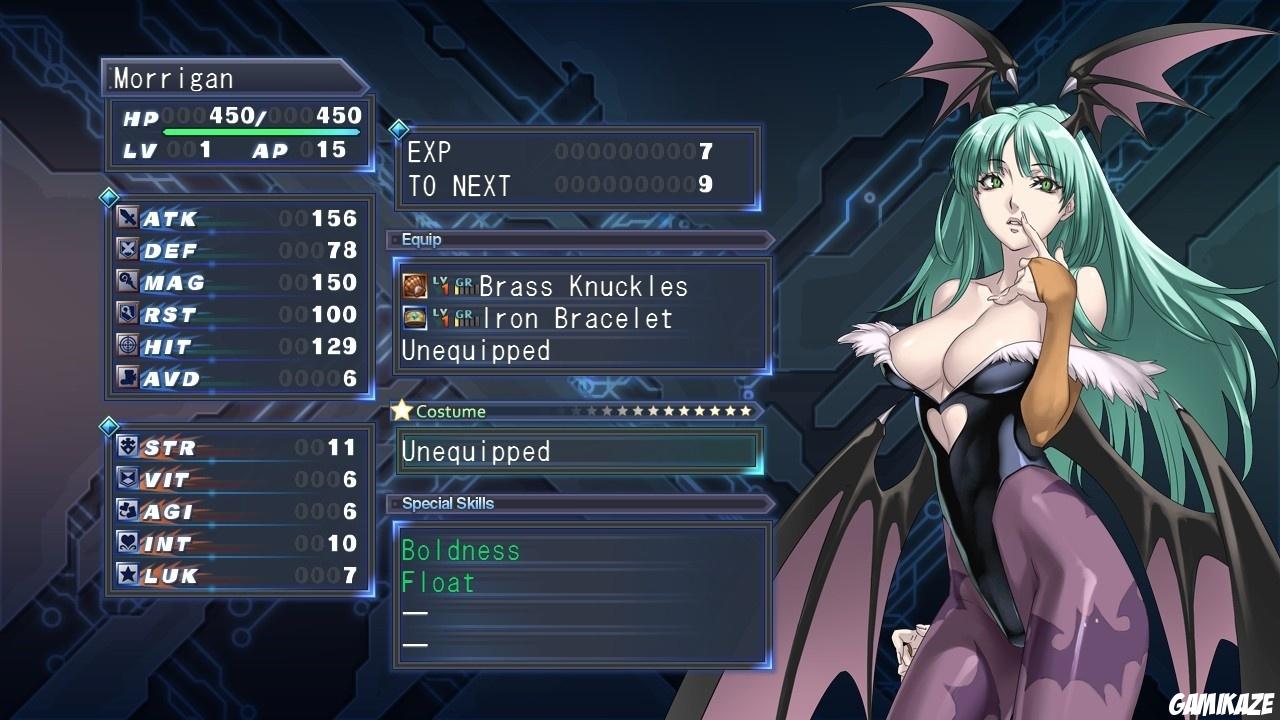The height and width of the screenshot is (720, 1280).
Task: Select the Boldness special skill
Action: pyautogui.click(x=461, y=550)
